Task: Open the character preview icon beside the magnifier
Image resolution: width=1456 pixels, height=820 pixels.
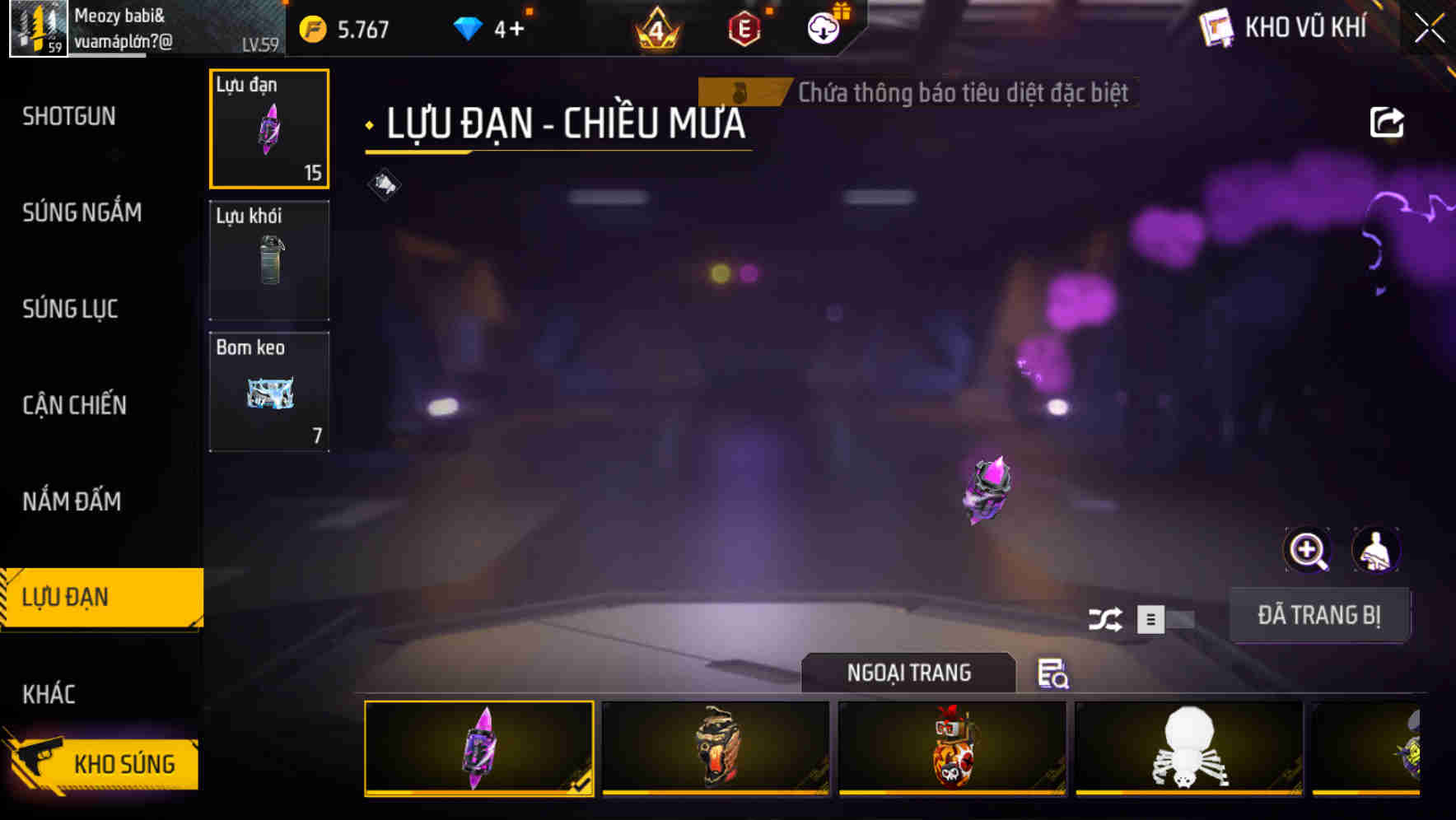Action: point(1376,550)
